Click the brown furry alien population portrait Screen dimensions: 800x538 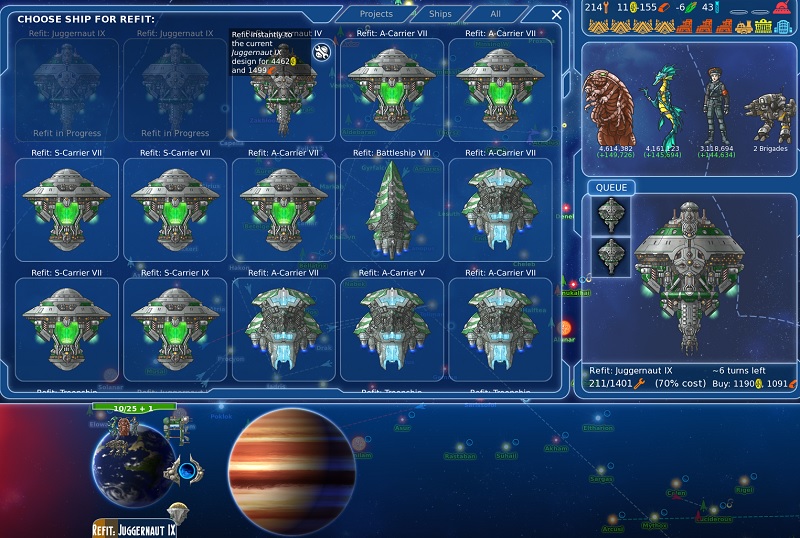[612, 108]
